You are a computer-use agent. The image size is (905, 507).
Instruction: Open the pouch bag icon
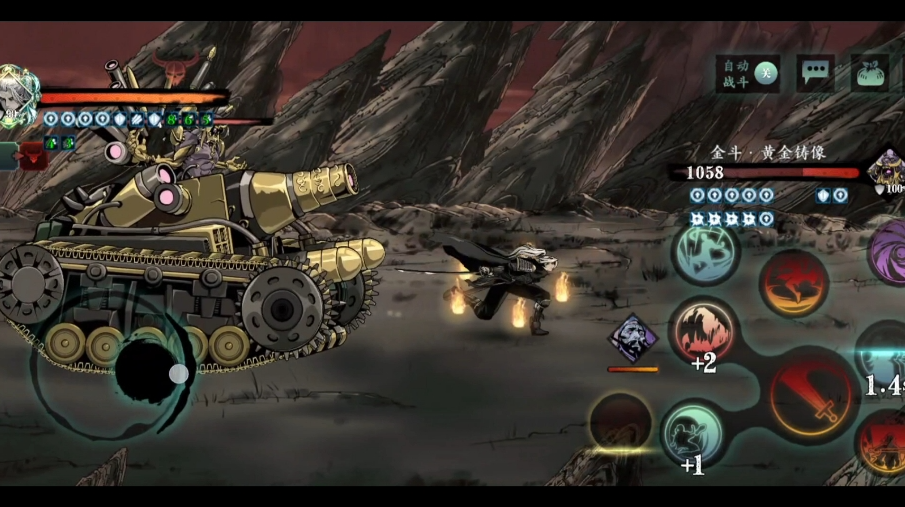[869, 73]
